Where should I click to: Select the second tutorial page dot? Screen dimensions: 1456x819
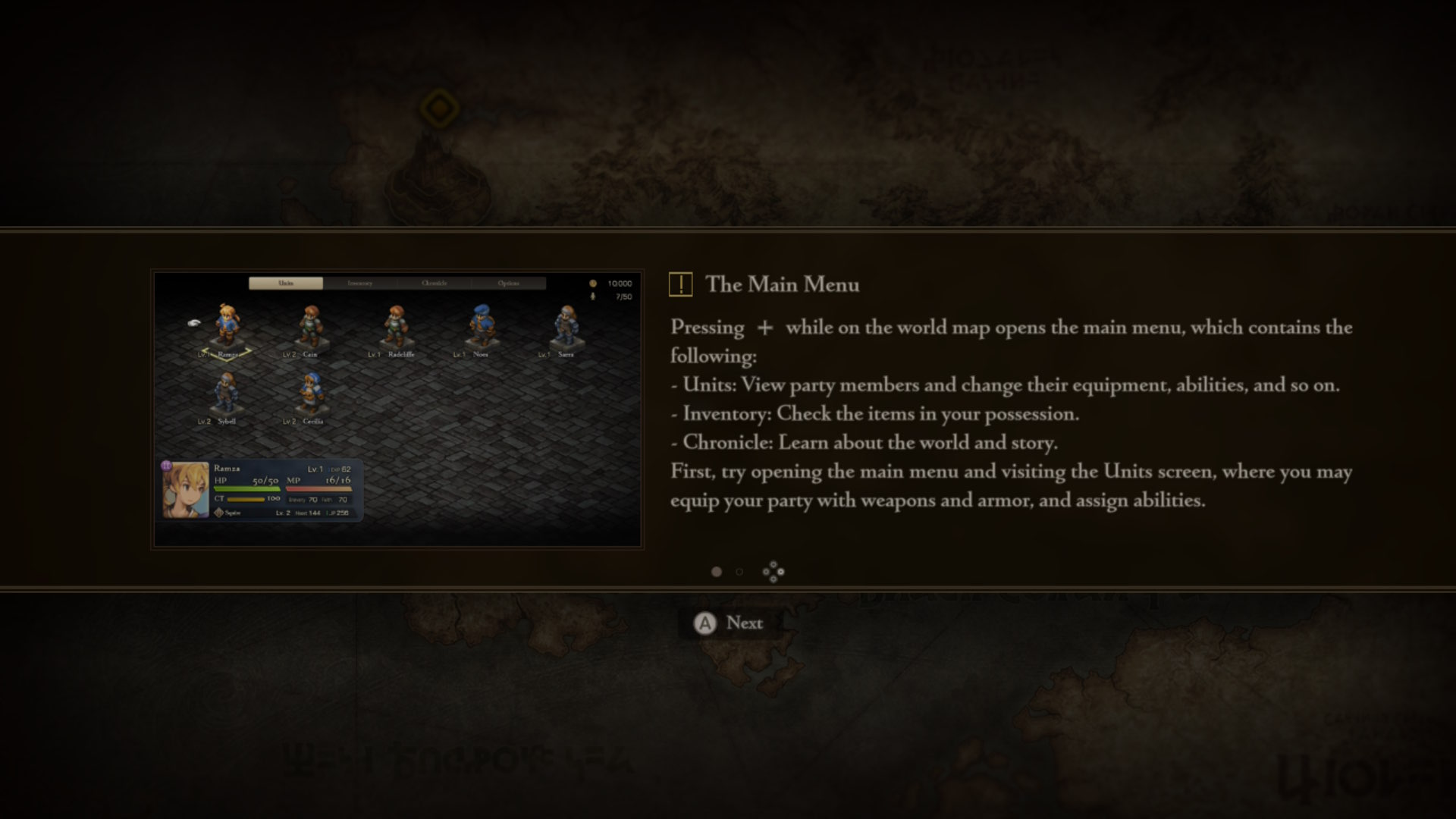(x=739, y=572)
